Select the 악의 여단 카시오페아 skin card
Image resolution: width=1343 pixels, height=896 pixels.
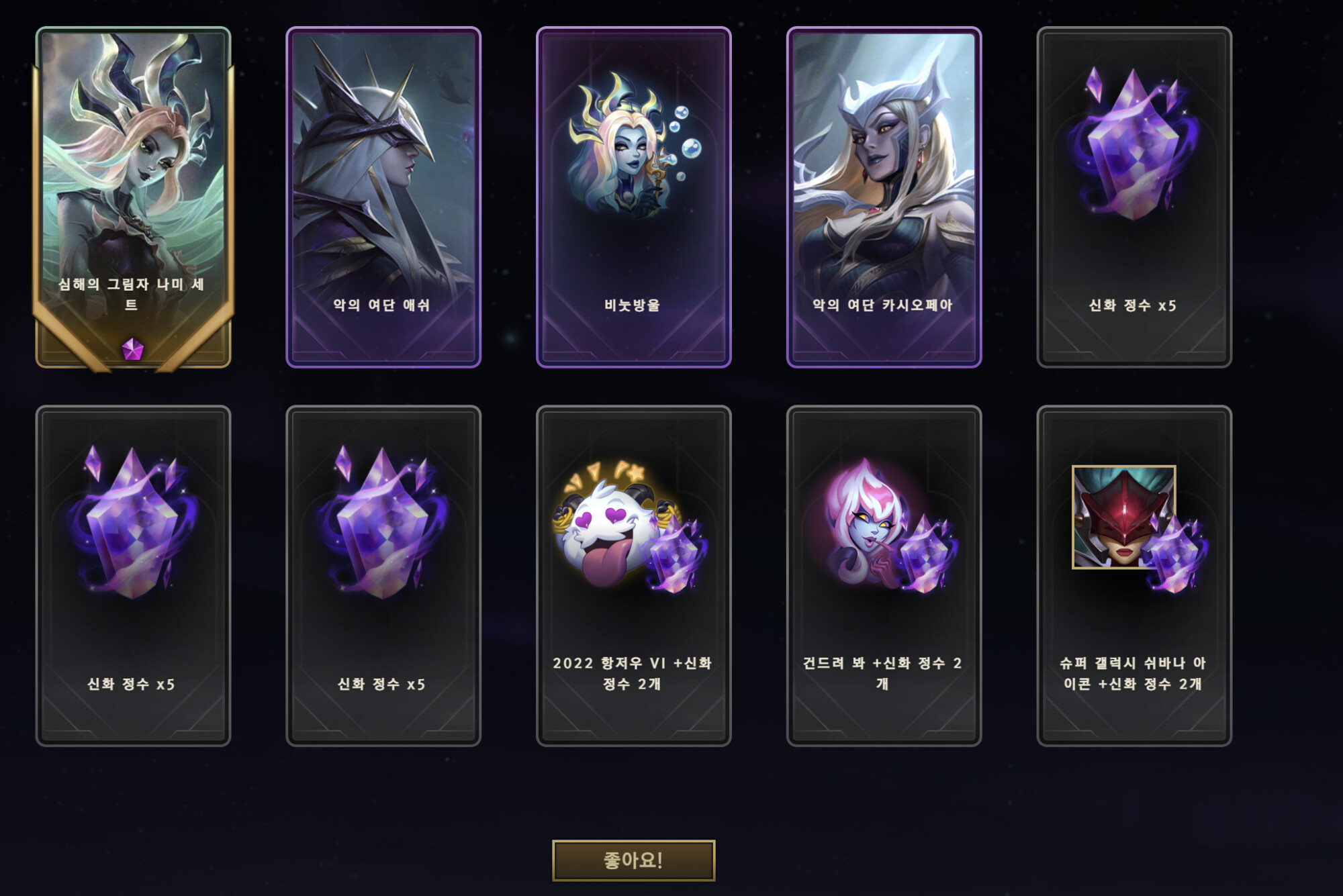884,197
